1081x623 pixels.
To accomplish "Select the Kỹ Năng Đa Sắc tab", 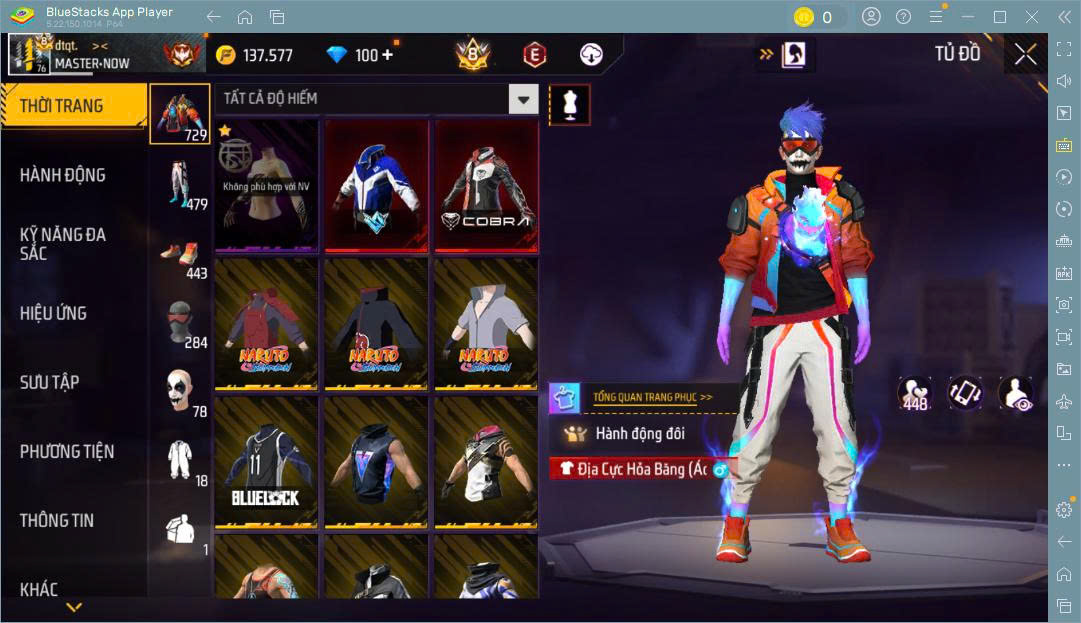I will coord(62,243).
